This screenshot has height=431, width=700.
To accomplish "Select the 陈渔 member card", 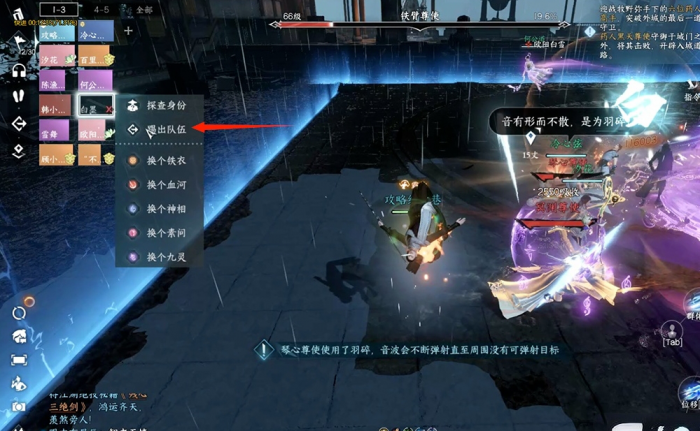I will (x=55, y=82).
